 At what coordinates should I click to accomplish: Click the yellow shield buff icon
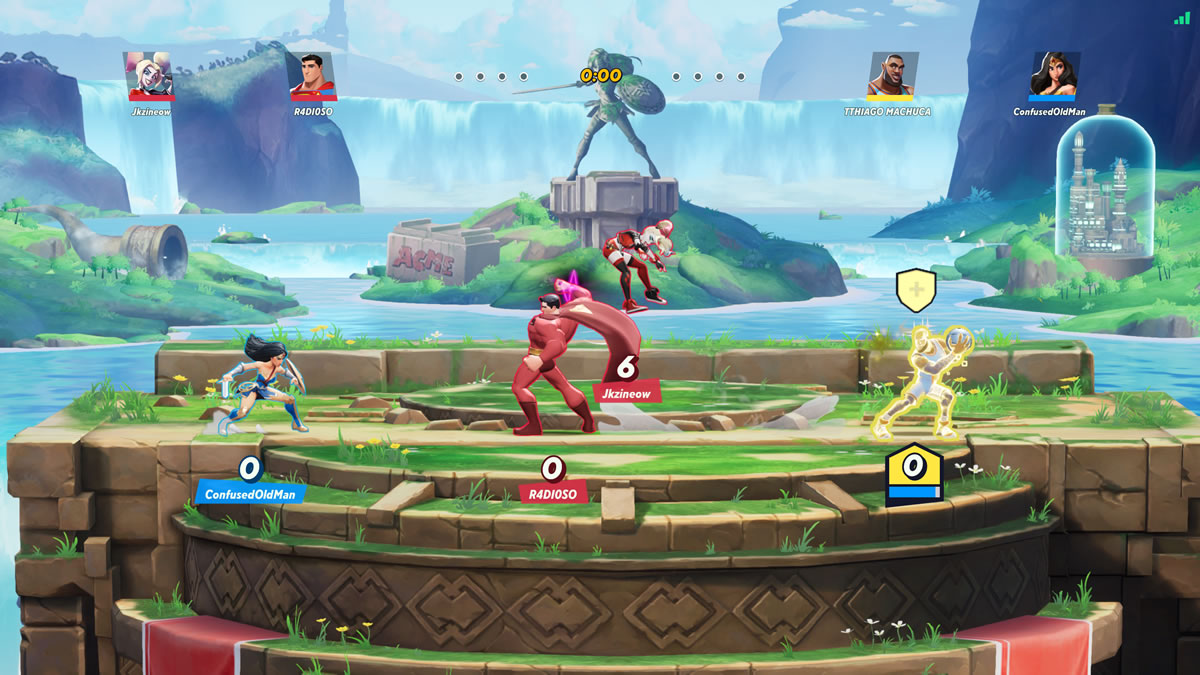coord(916,290)
